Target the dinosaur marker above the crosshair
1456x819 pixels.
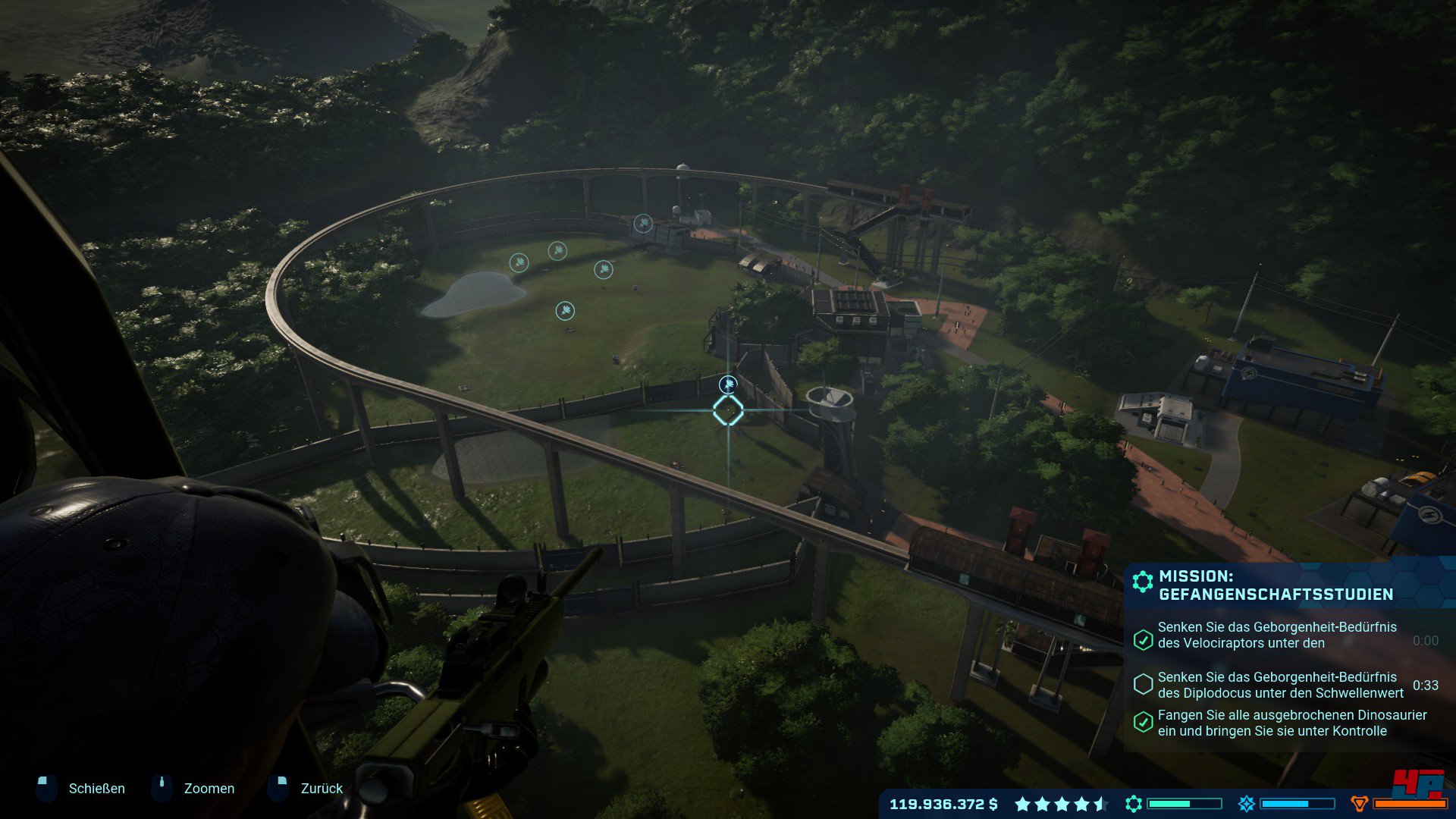728,384
